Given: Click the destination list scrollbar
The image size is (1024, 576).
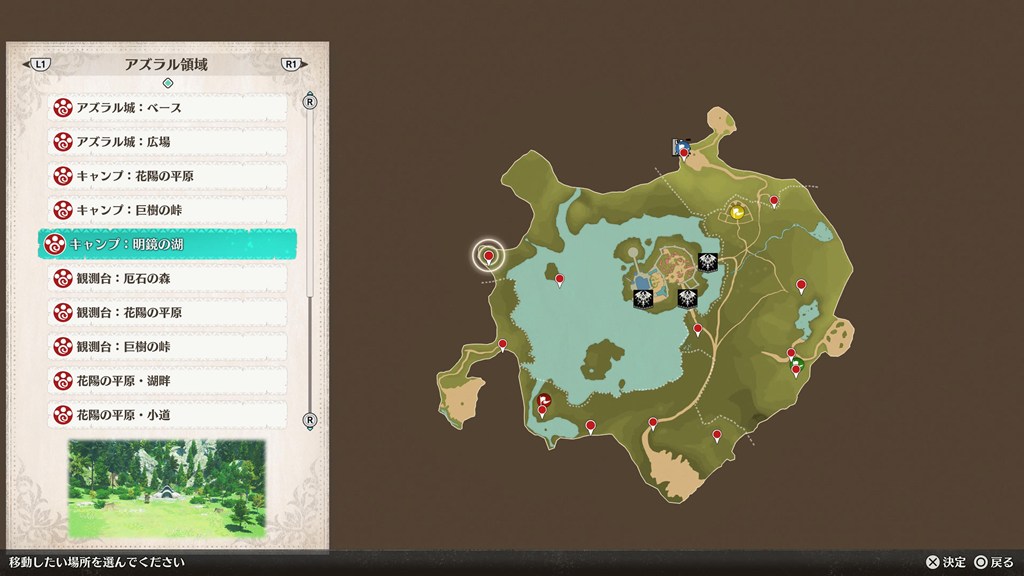Looking at the screenshot, I should pyautogui.click(x=310, y=200).
